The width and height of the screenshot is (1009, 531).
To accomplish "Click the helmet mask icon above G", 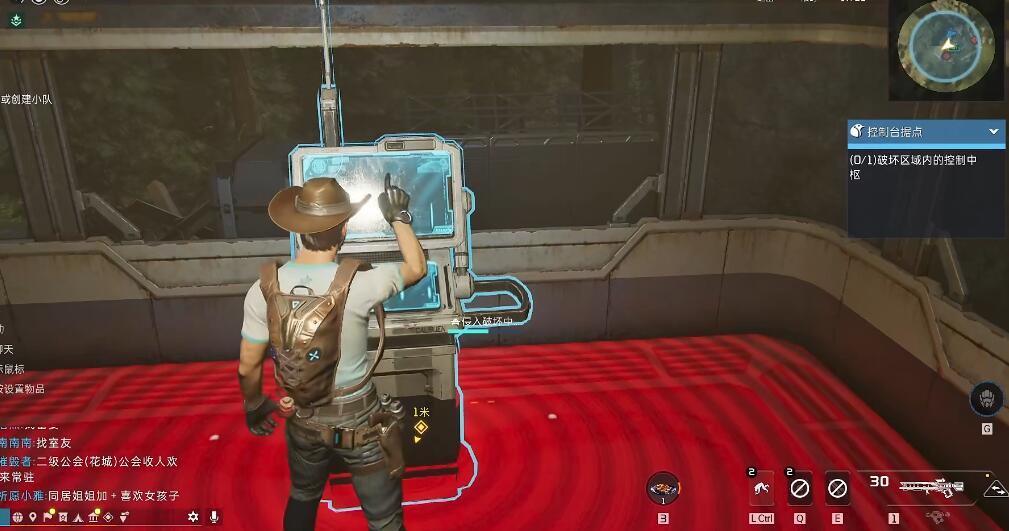I will (x=986, y=398).
